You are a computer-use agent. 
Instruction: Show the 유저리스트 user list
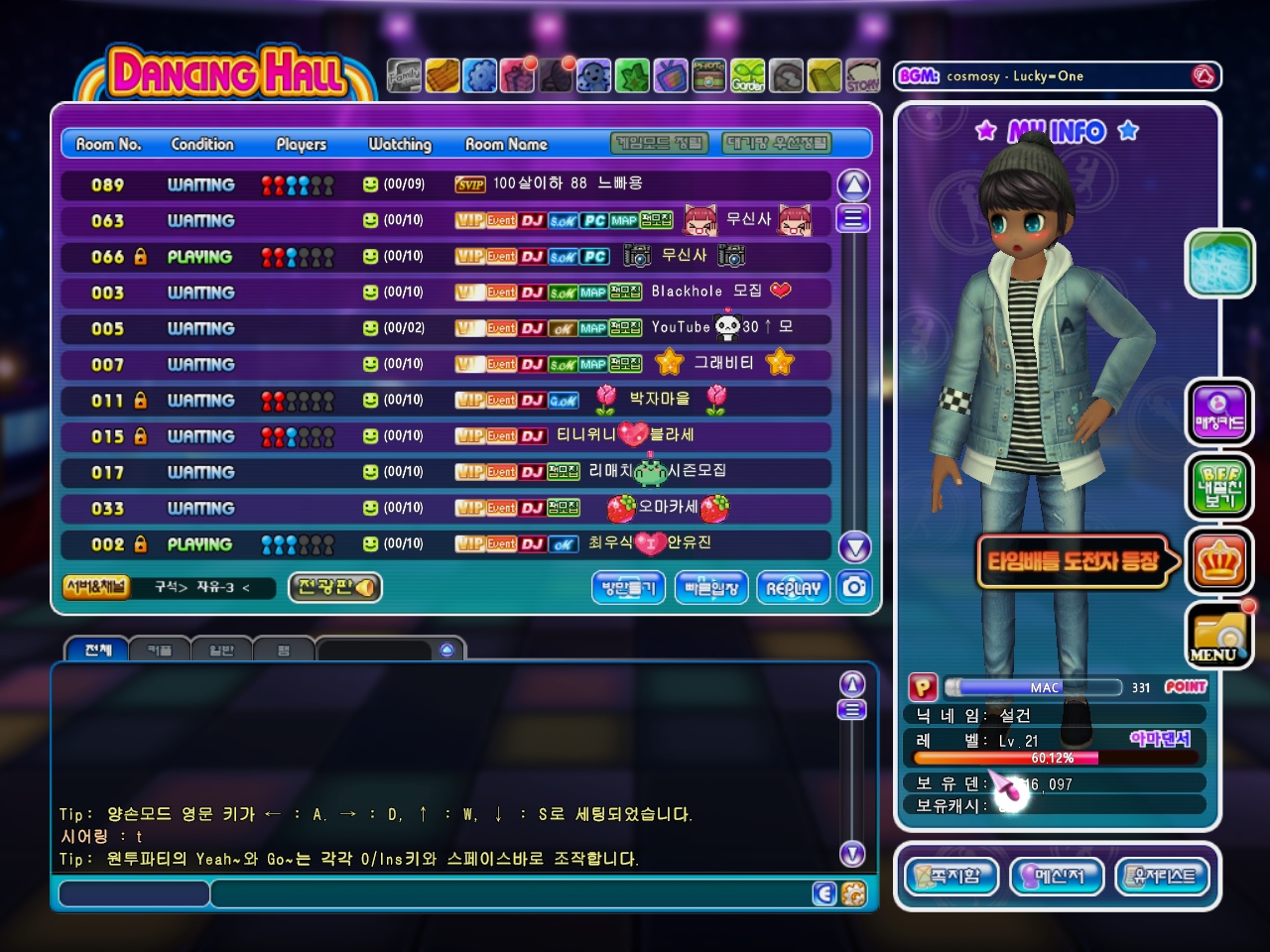1165,877
